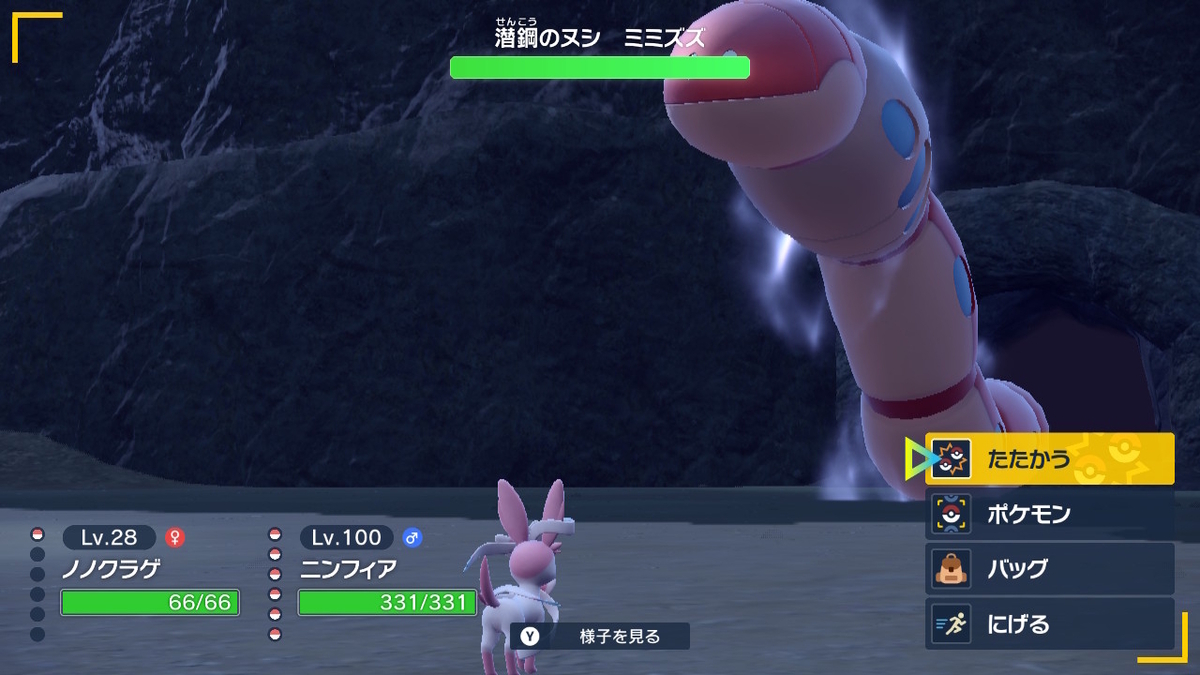Screen dimensions: 1200x675
Task: Click the 様子を見る status check button
Action: pyautogui.click(x=600, y=636)
